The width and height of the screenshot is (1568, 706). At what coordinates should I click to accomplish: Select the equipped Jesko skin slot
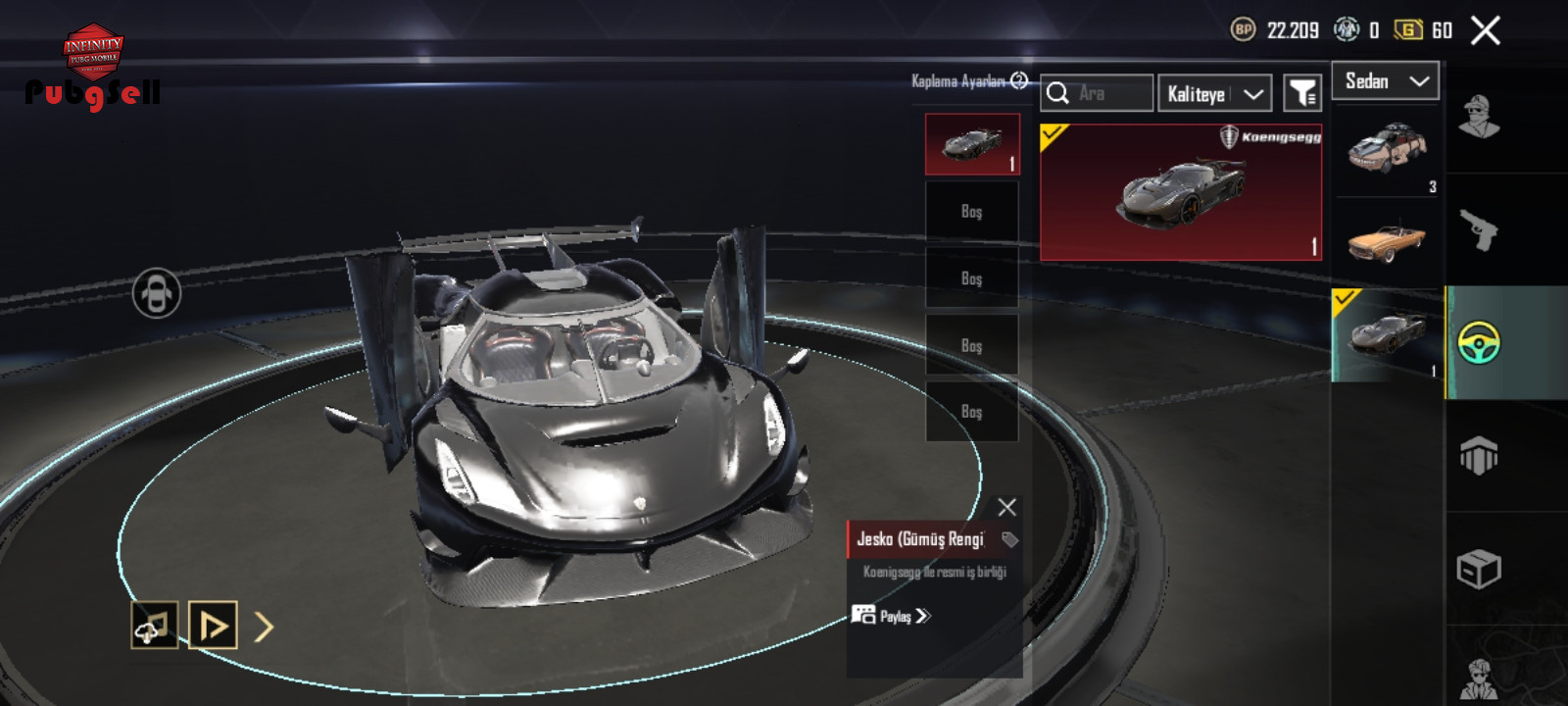click(x=972, y=144)
